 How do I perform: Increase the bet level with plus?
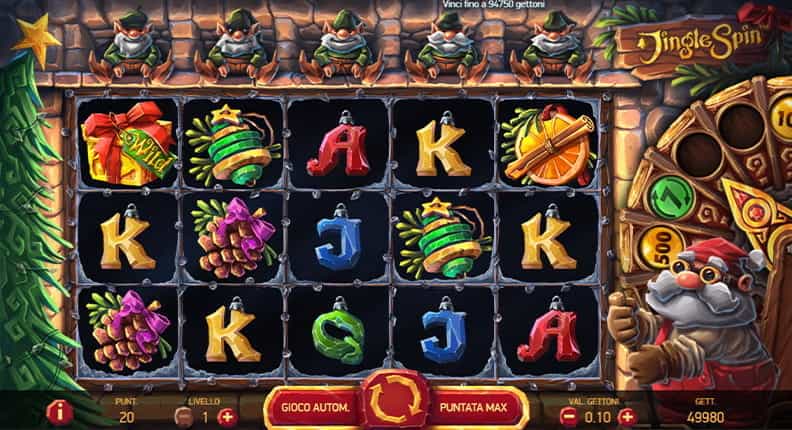coord(228,416)
